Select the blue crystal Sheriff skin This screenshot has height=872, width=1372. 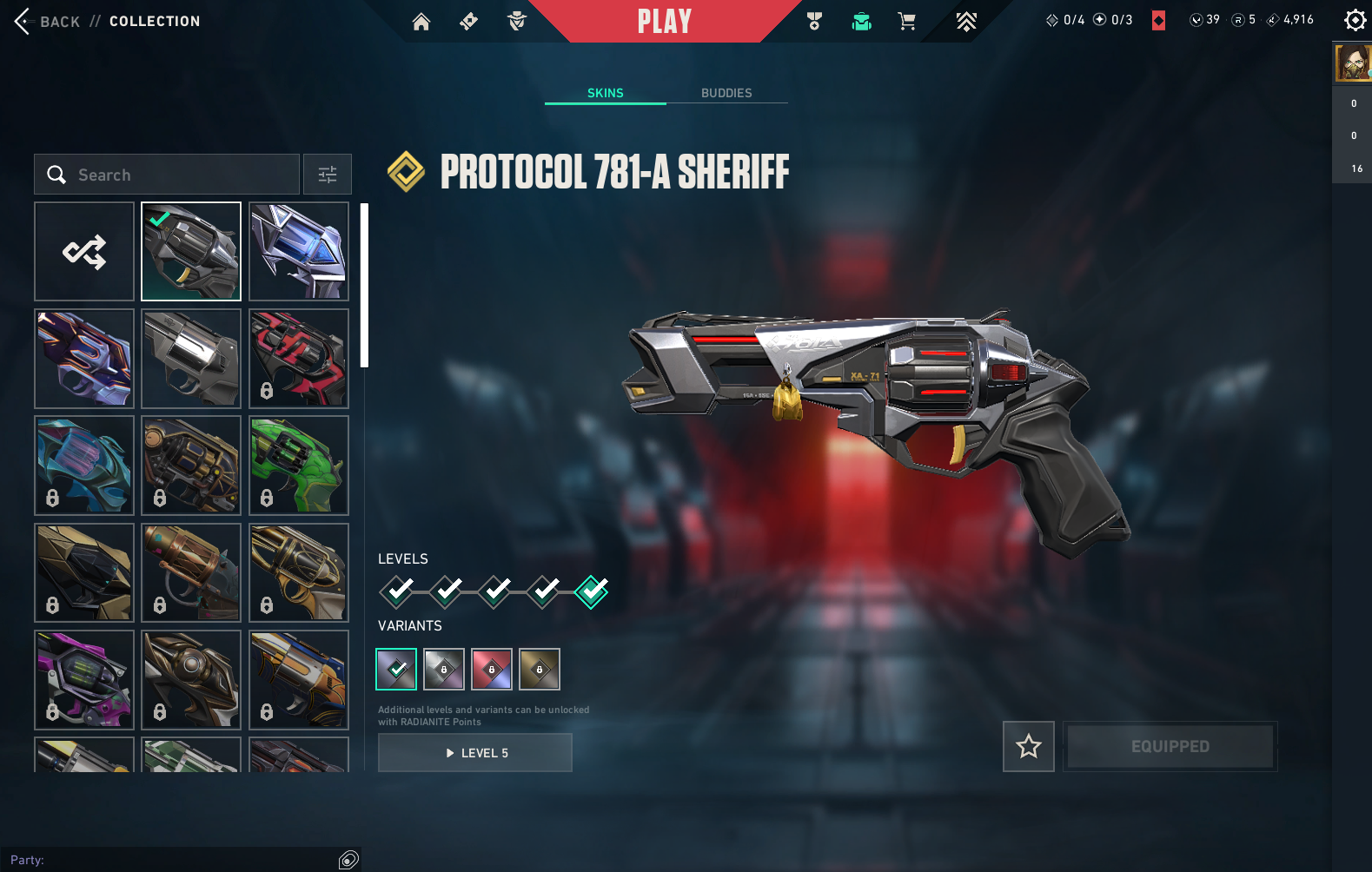point(299,252)
